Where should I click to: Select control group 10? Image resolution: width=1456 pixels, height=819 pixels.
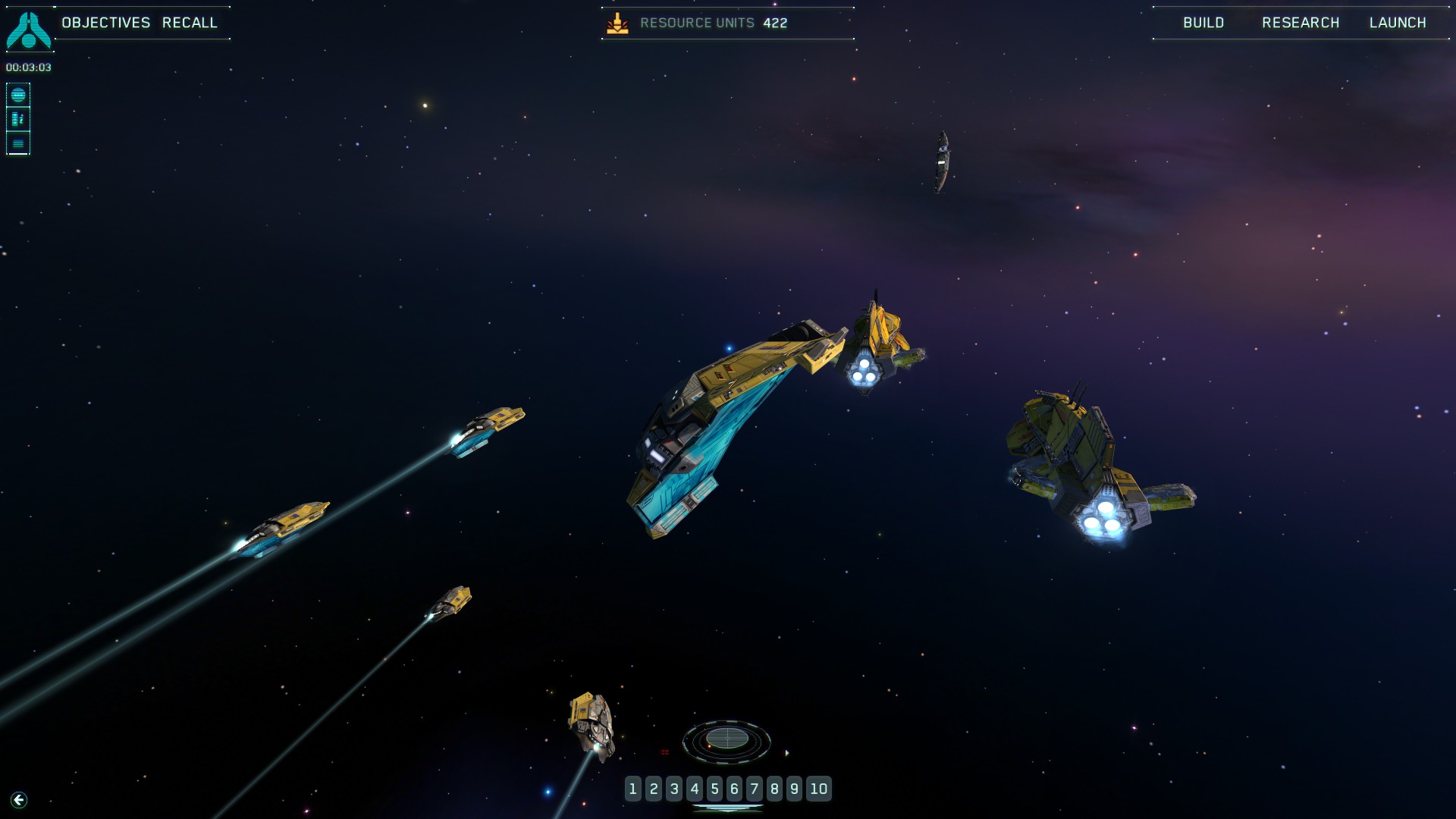tap(819, 789)
